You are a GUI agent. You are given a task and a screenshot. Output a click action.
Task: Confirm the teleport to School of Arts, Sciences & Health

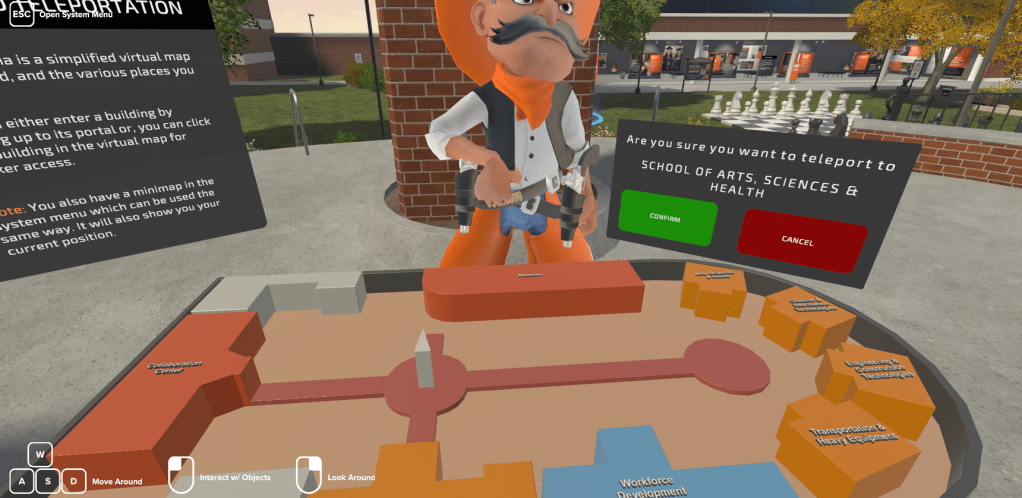pos(667,218)
